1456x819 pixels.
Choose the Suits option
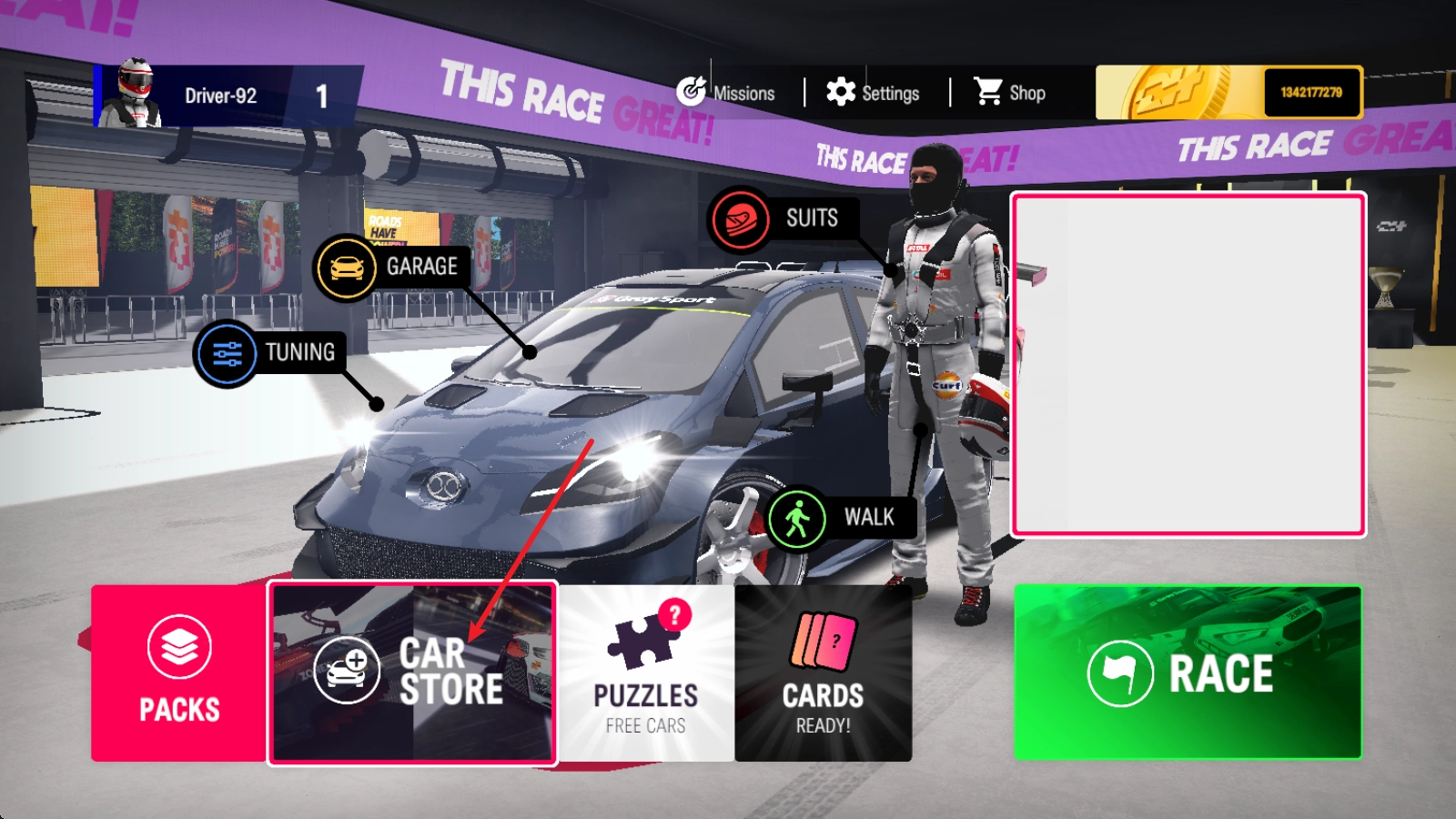783,218
